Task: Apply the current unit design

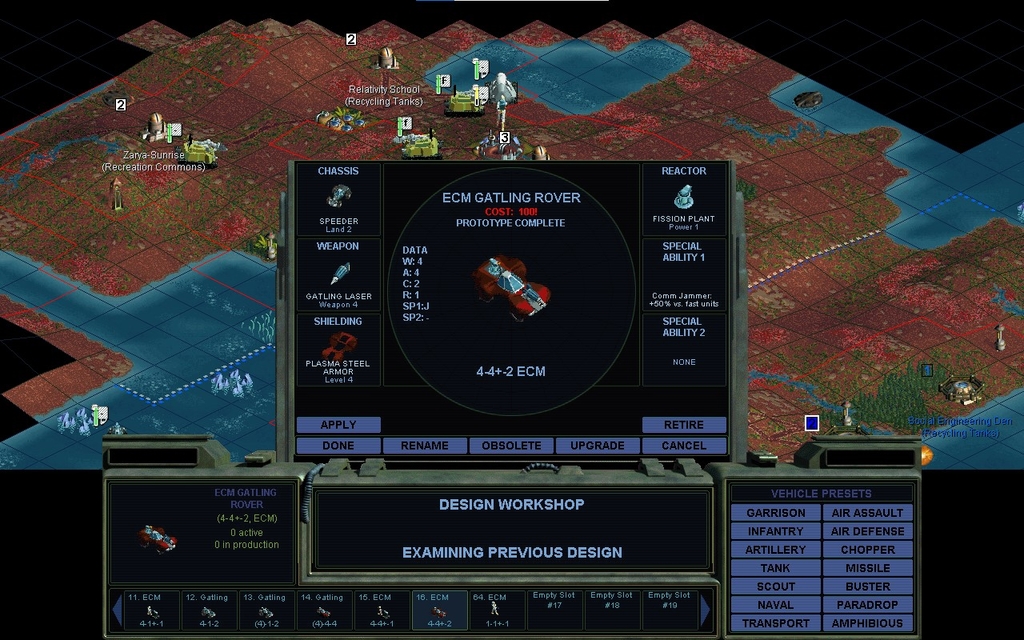Action: pos(338,425)
